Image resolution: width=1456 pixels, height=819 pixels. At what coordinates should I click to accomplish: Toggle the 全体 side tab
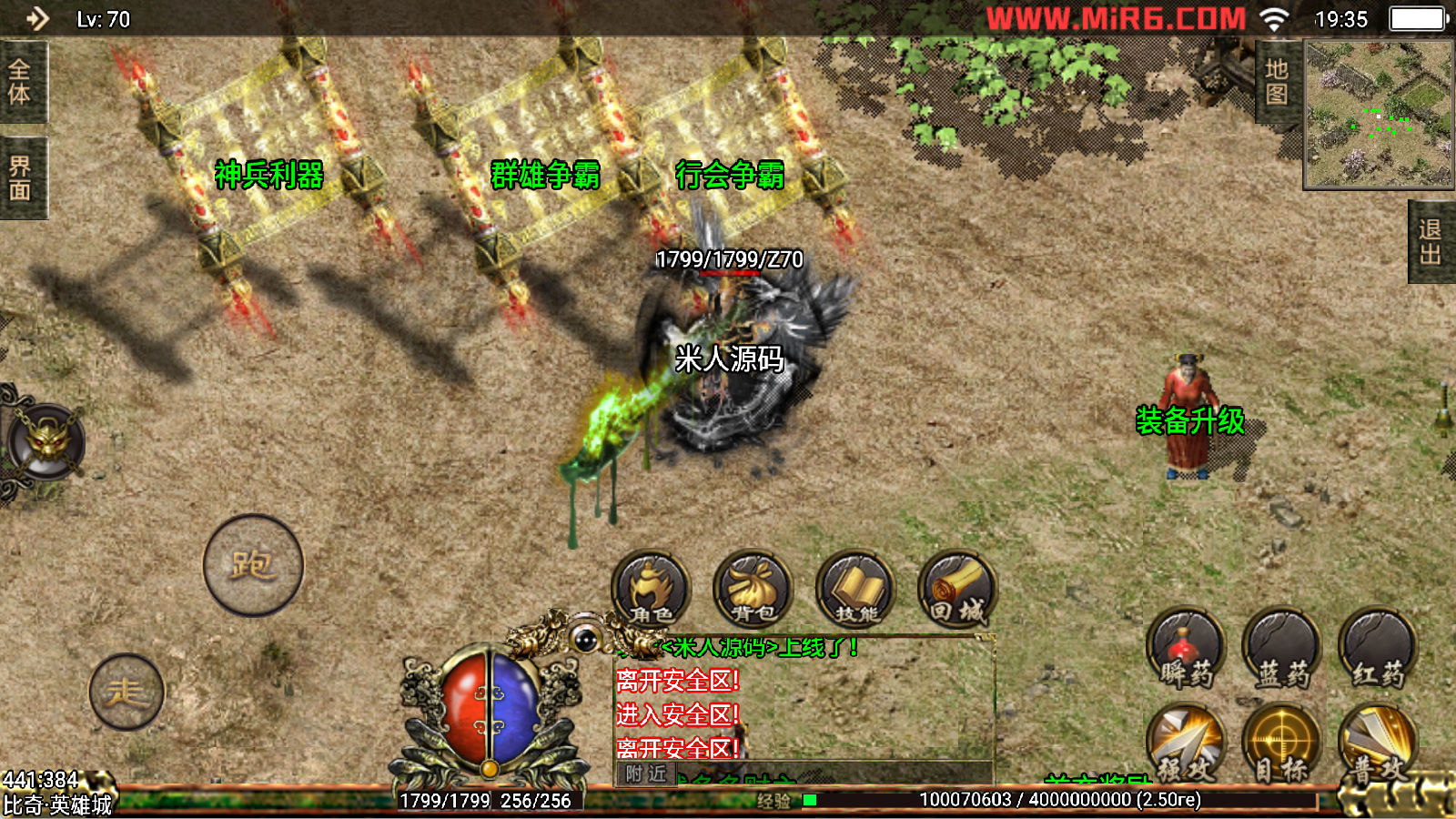click(x=20, y=82)
